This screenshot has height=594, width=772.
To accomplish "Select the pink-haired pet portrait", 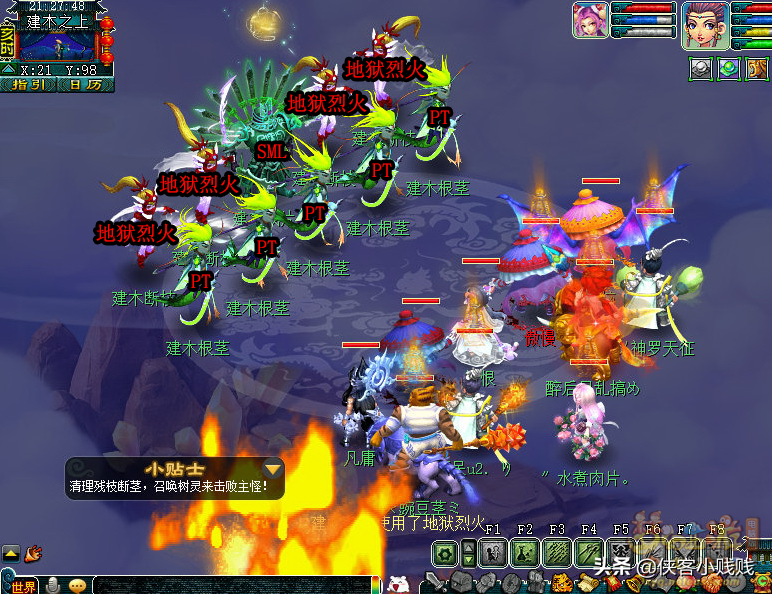I will [589, 21].
